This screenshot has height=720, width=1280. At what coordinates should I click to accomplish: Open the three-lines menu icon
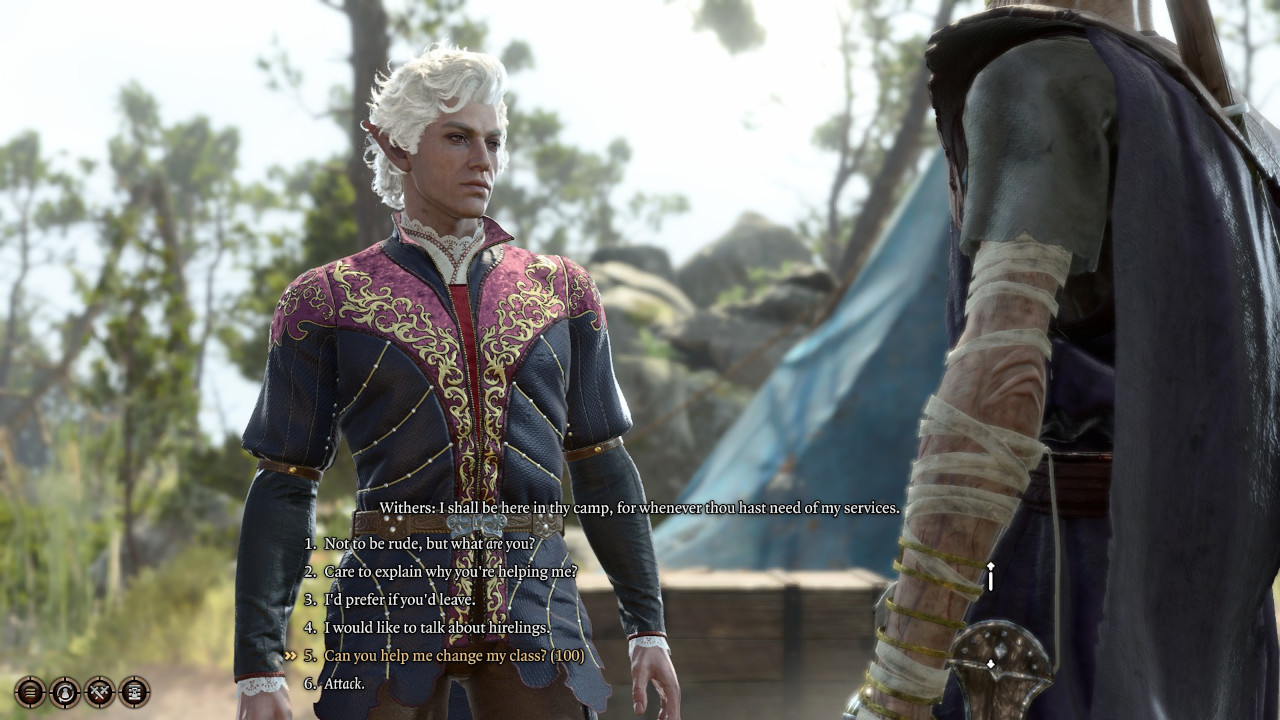(x=30, y=691)
